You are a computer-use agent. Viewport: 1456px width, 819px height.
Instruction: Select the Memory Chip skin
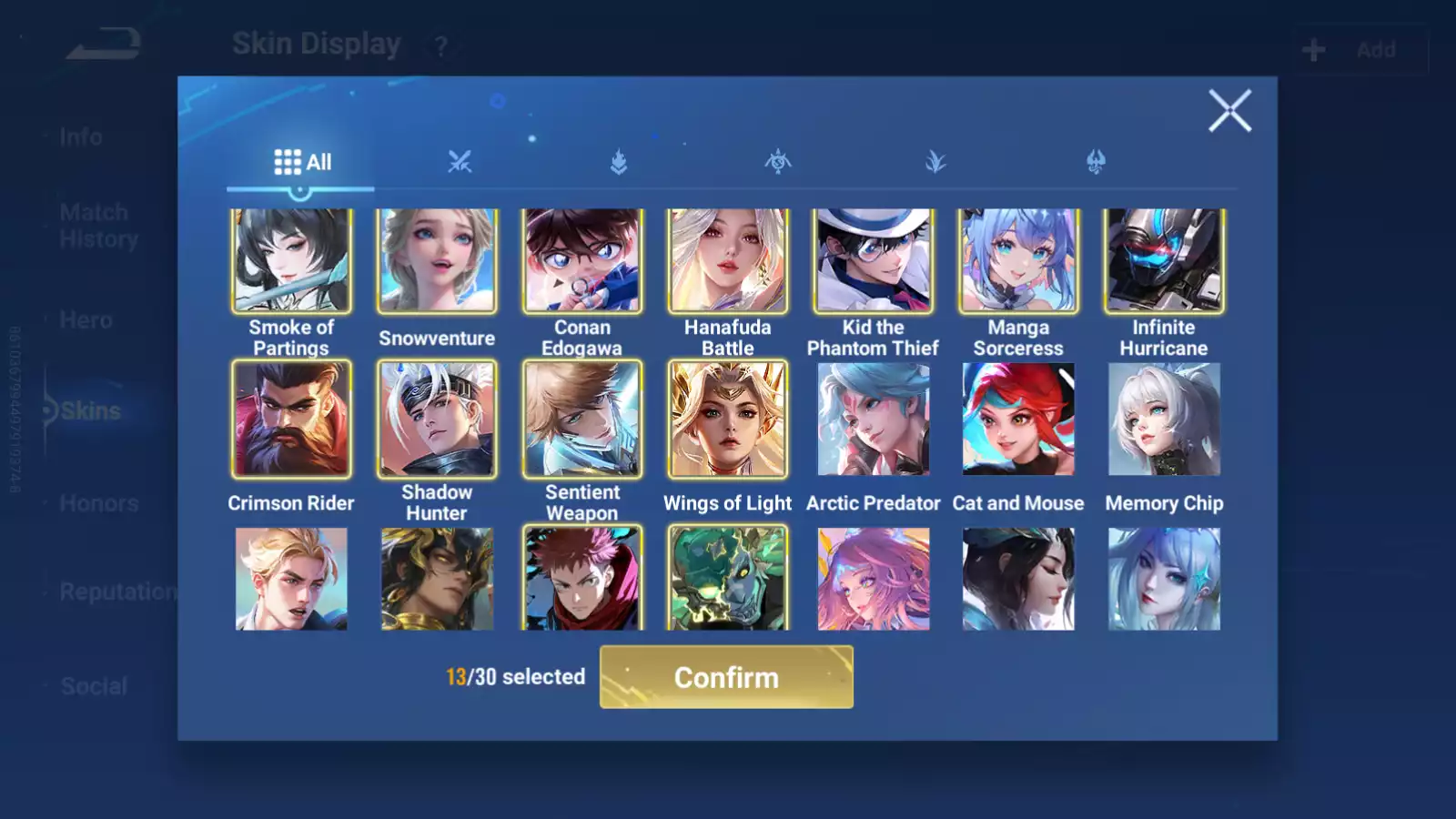[x=1164, y=419]
